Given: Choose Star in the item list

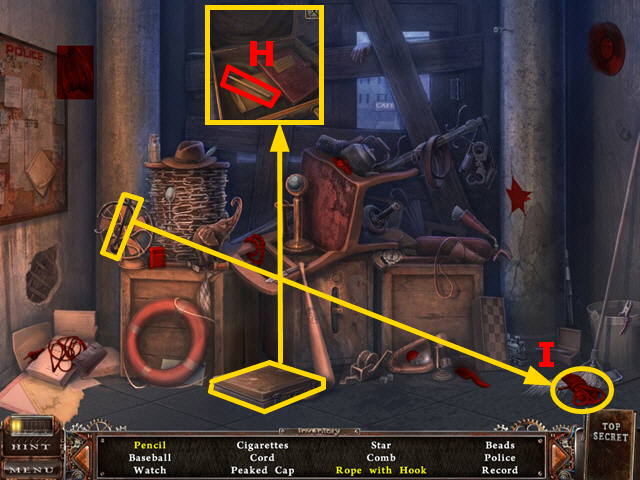Looking at the screenshot, I should tap(380, 444).
